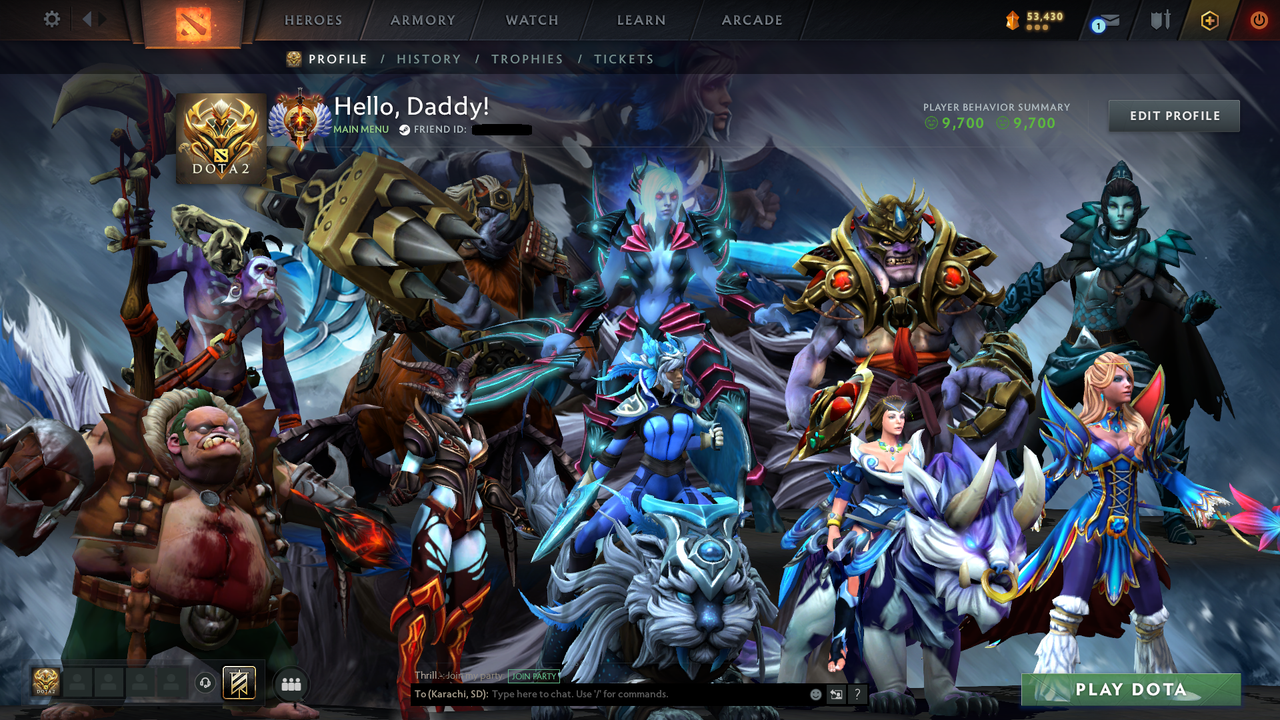Viewport: 1280px width, 720px height.
Task: Open Dota Plus with the gold plus icon
Action: pos(1210,19)
